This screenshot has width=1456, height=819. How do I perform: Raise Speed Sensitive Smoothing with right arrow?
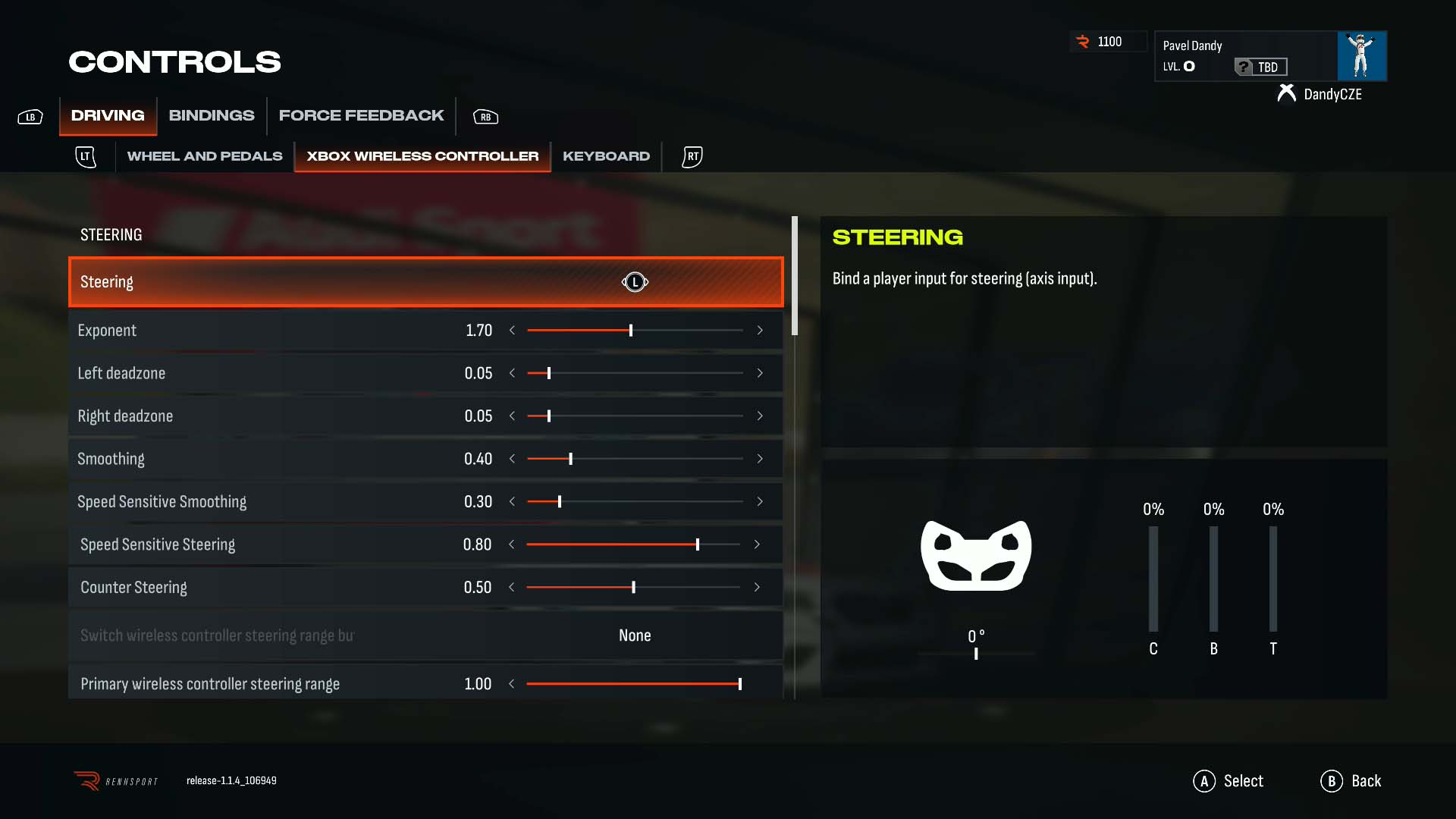(760, 502)
